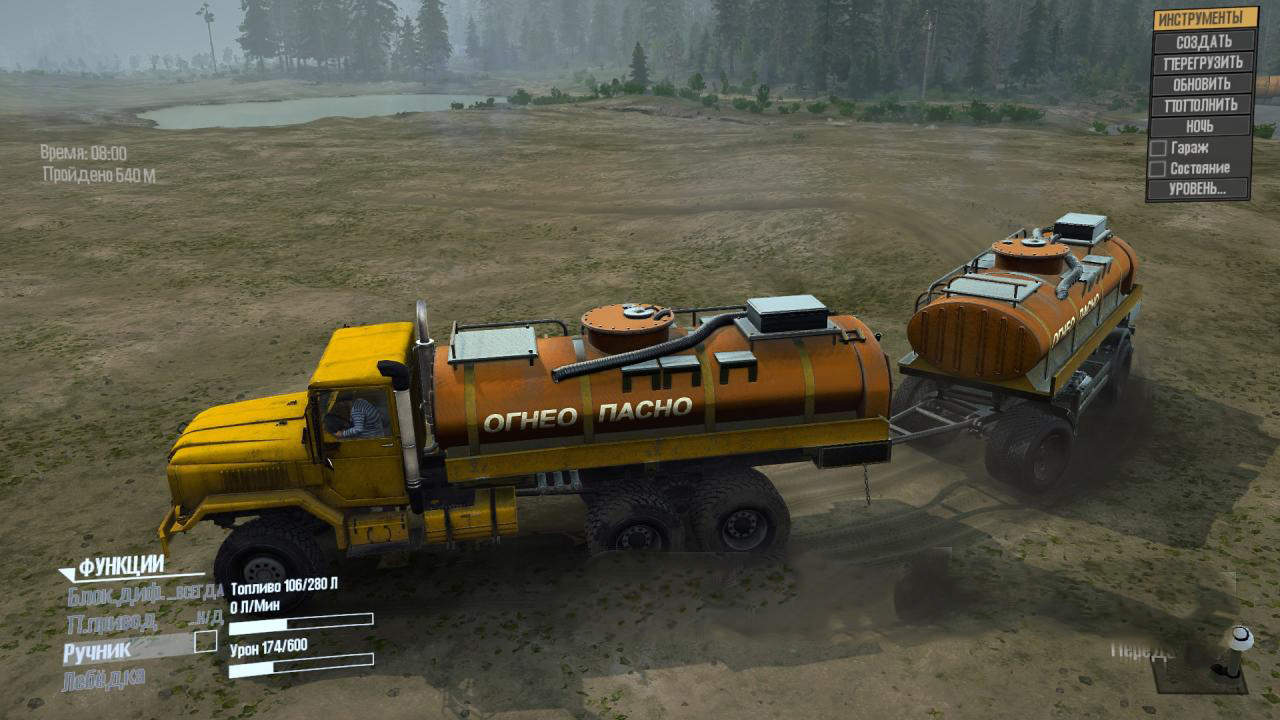This screenshot has width=1280, height=720.
Task: Toggle the Блок.дифф. differential lock
Action: coord(145,596)
